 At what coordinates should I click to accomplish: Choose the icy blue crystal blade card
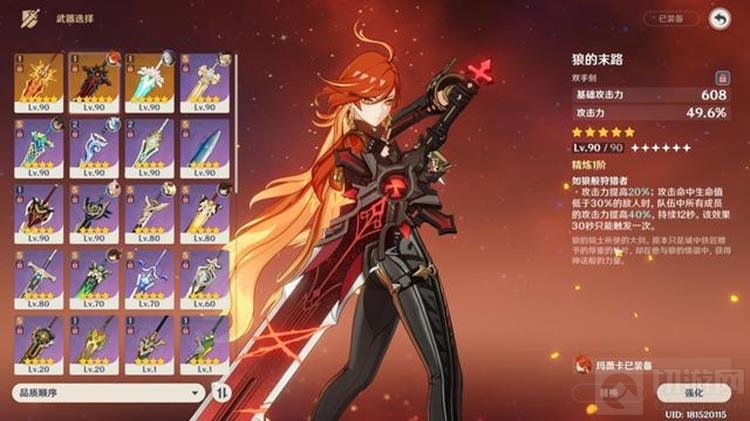coord(202,148)
